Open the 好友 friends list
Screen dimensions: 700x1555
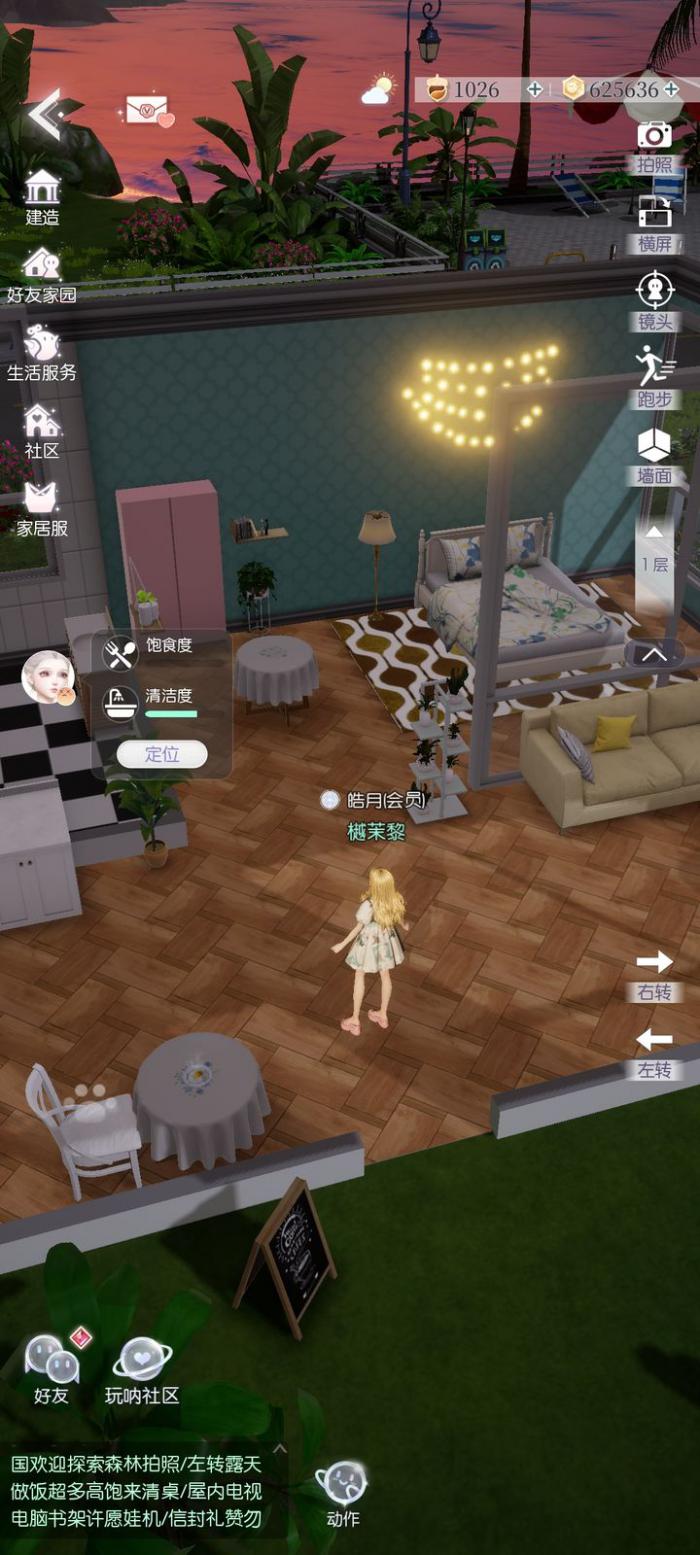tap(51, 1368)
